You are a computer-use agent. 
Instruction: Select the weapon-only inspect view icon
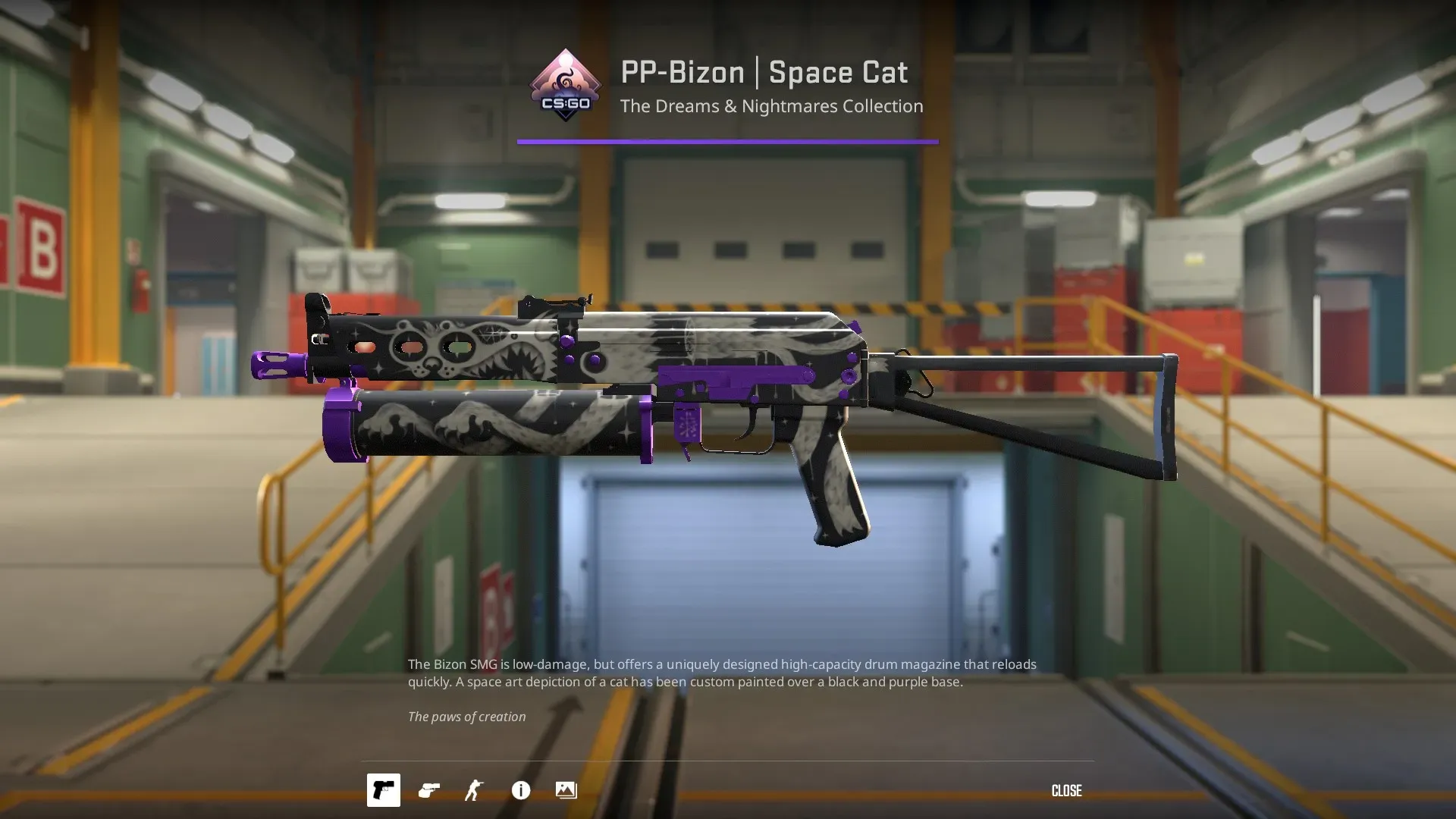(x=383, y=790)
